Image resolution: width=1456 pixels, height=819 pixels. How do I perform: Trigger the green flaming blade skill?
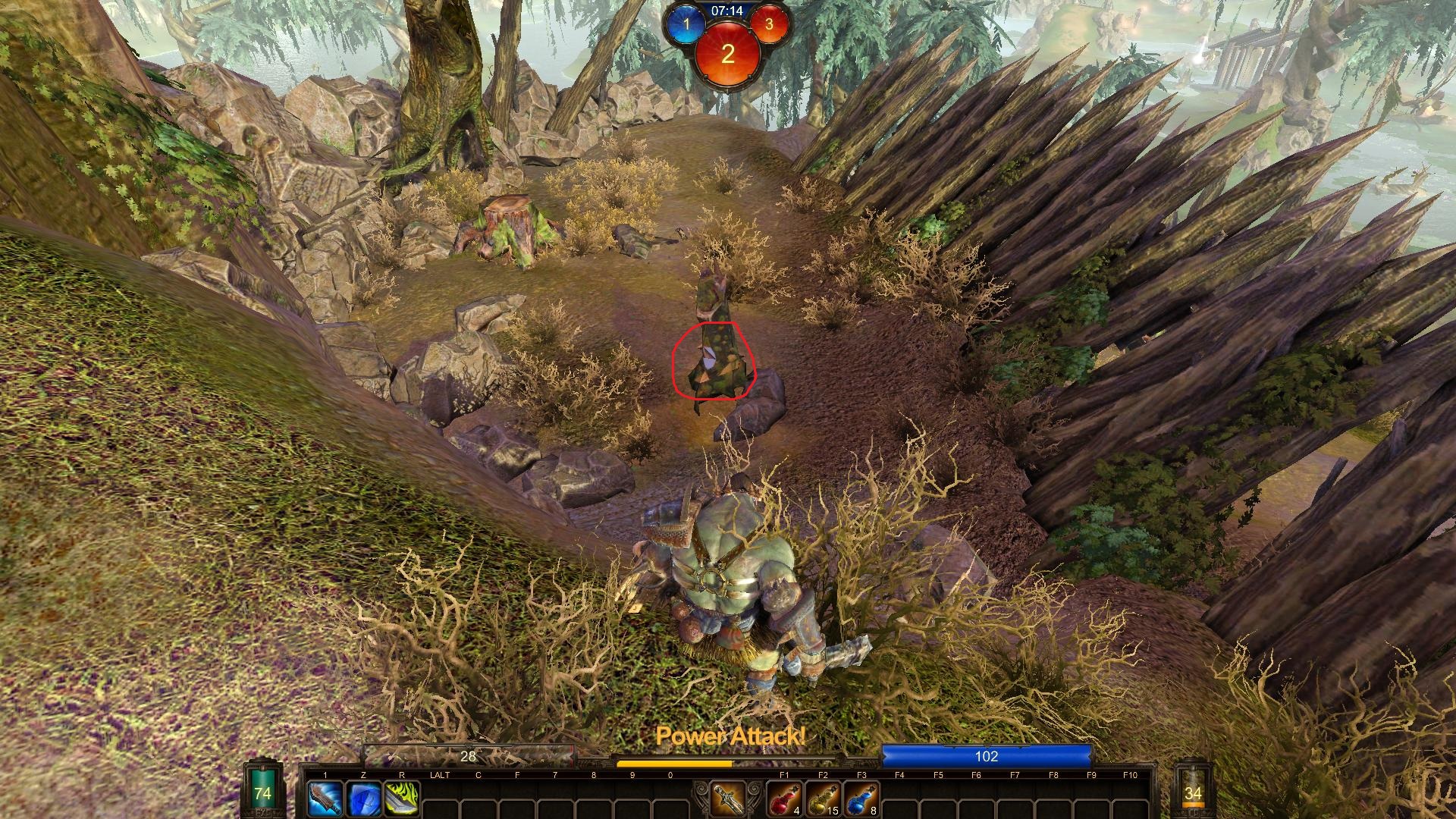point(402,799)
